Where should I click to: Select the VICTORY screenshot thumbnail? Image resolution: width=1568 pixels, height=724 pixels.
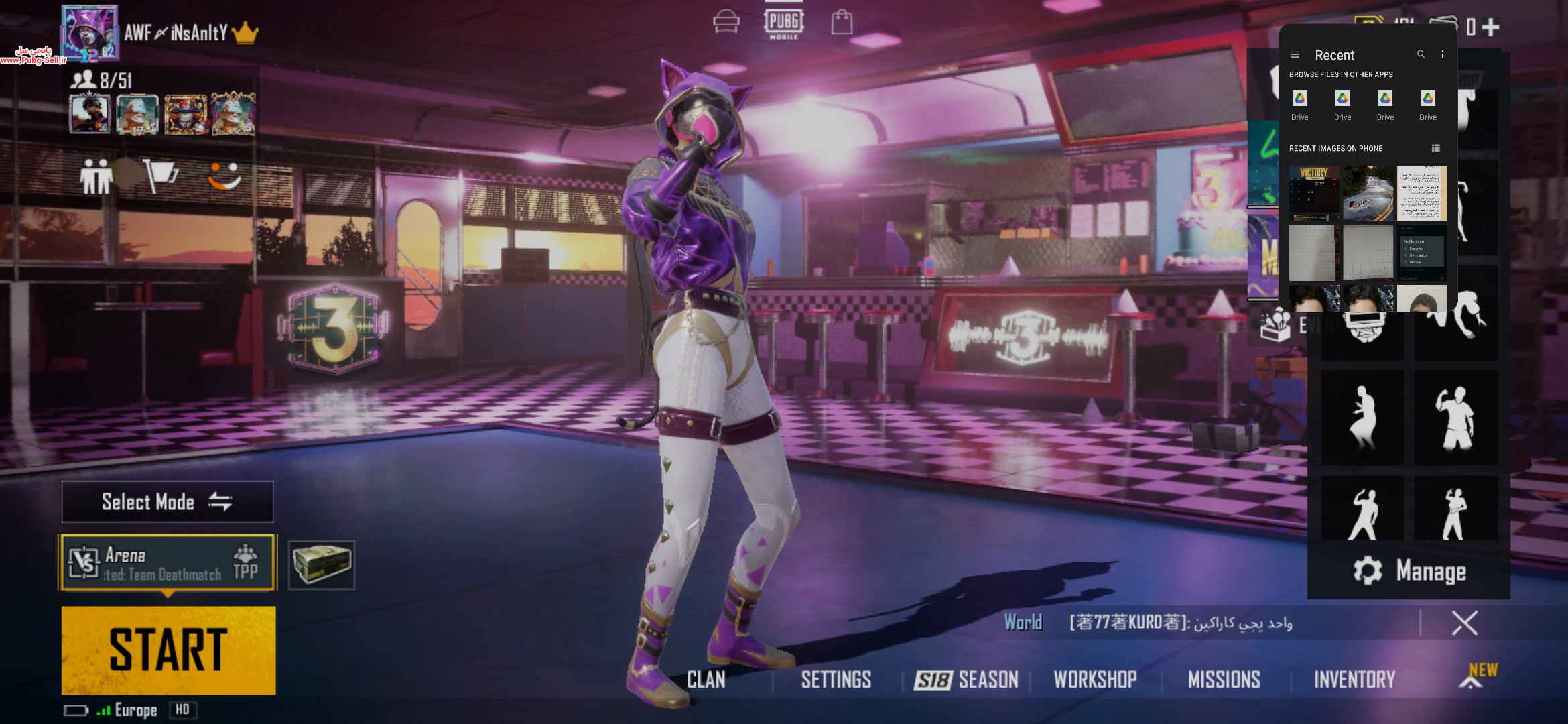1314,193
